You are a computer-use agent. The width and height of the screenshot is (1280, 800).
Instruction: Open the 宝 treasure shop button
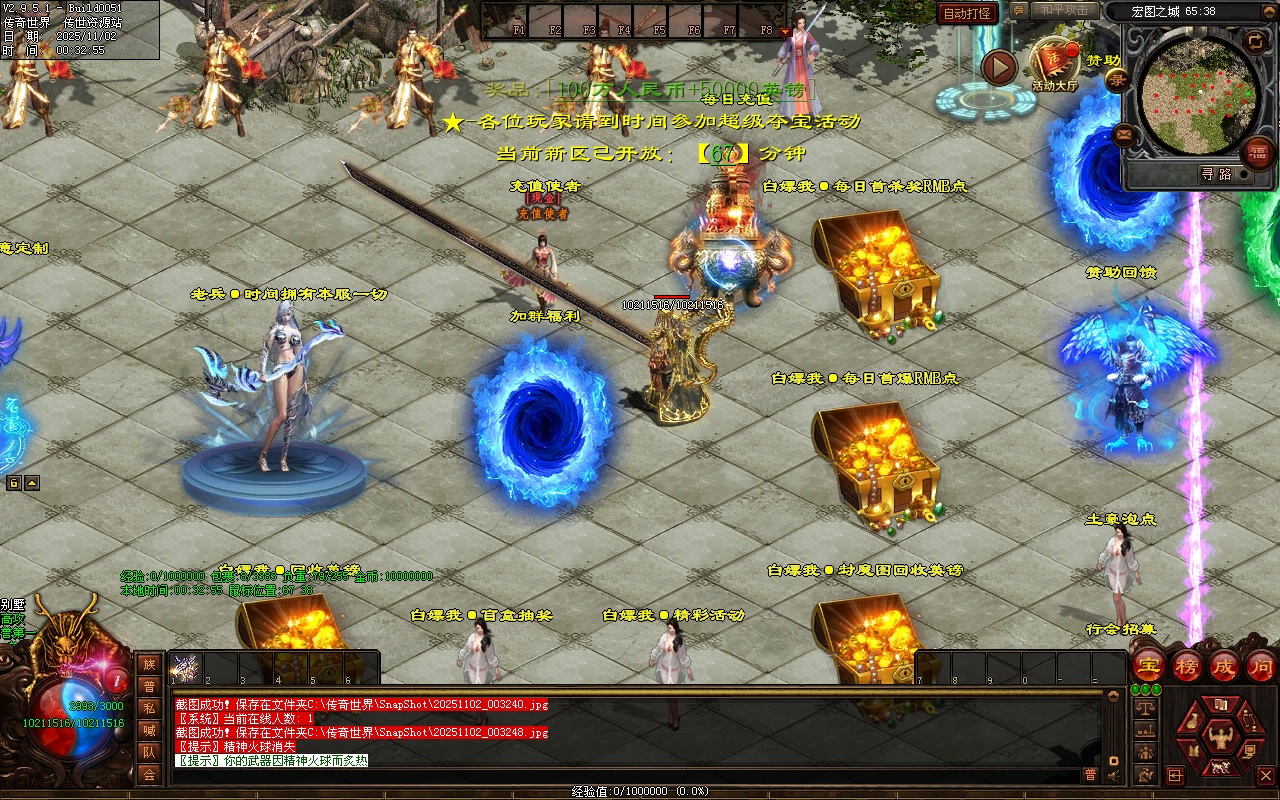click(1148, 665)
